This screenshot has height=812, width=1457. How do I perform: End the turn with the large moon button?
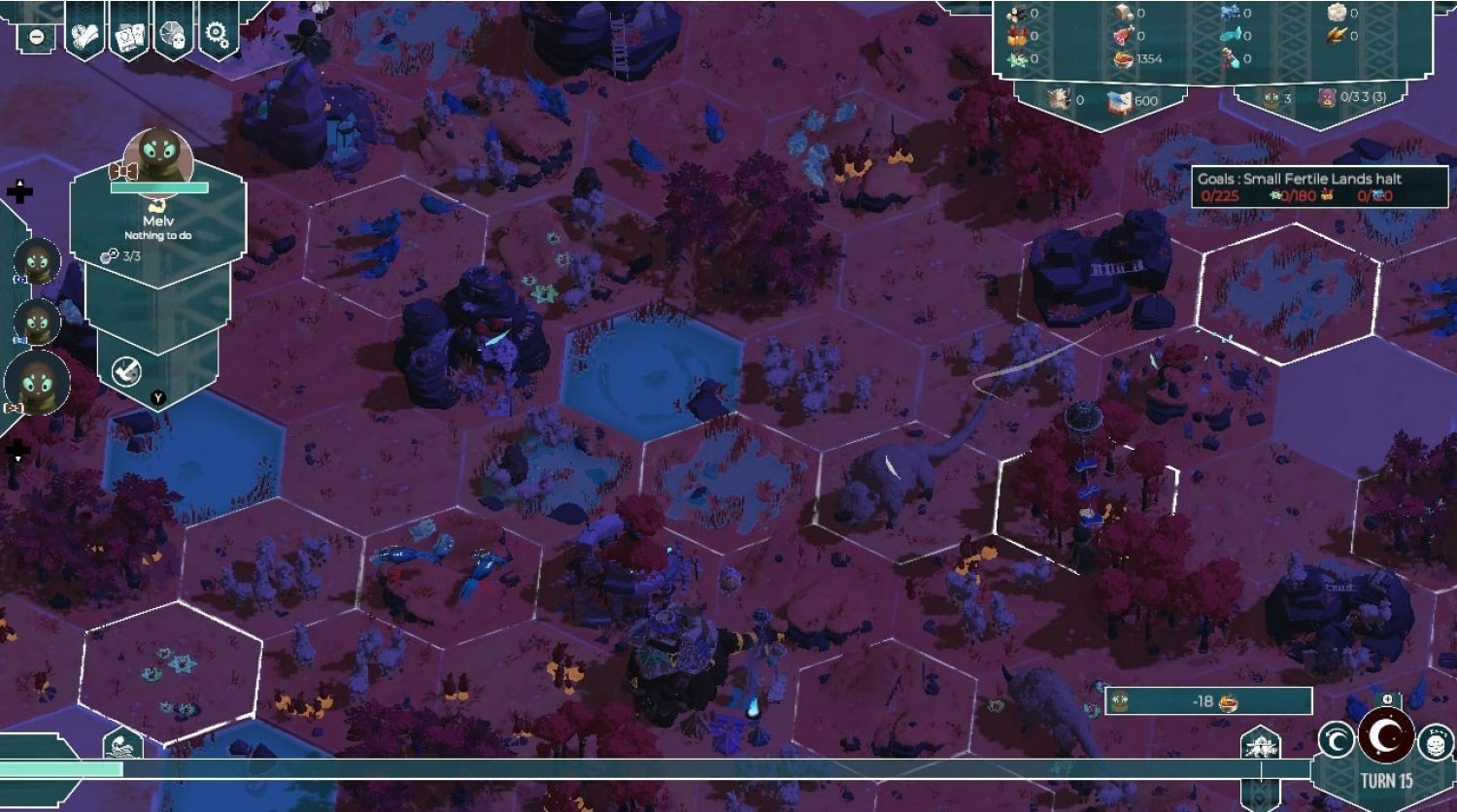click(1386, 736)
